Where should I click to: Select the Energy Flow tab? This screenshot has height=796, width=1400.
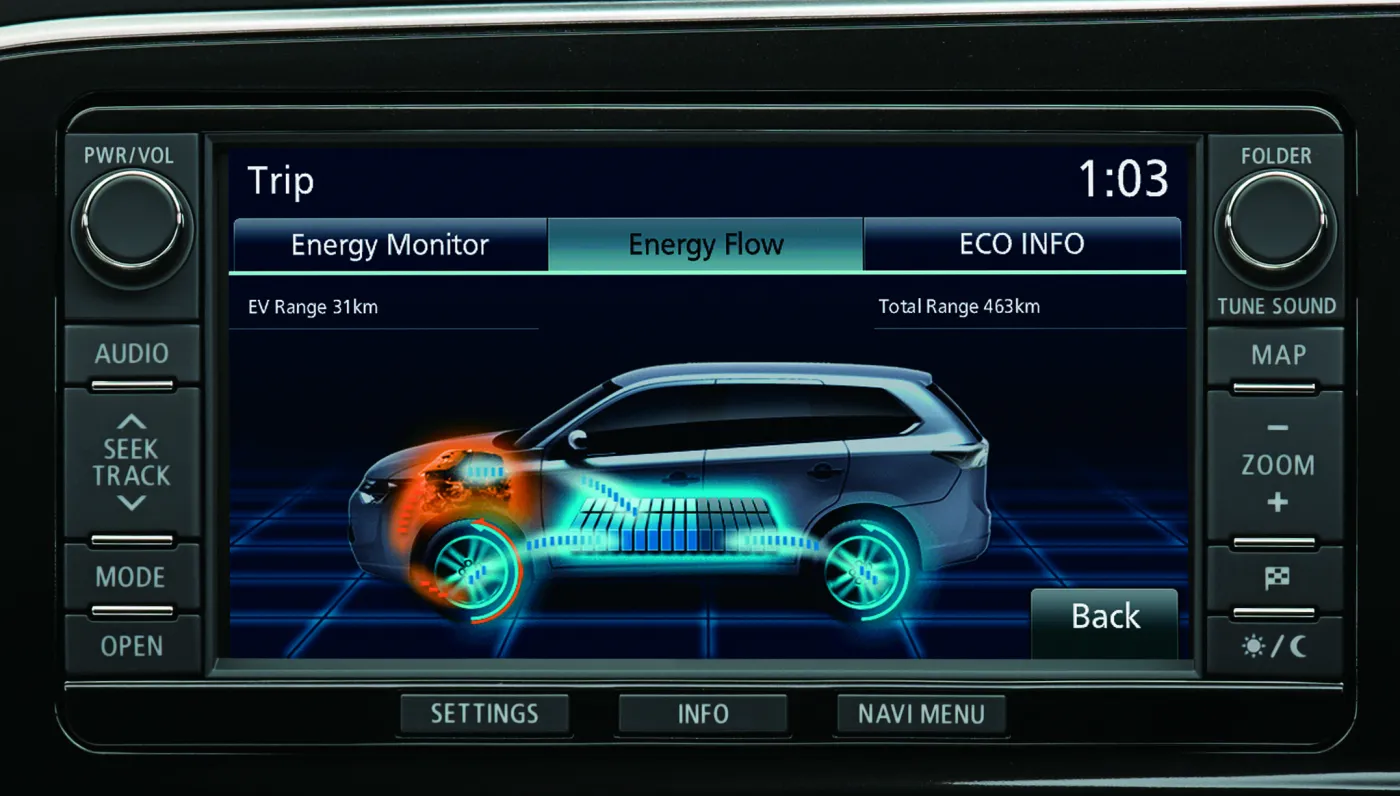[x=705, y=244]
